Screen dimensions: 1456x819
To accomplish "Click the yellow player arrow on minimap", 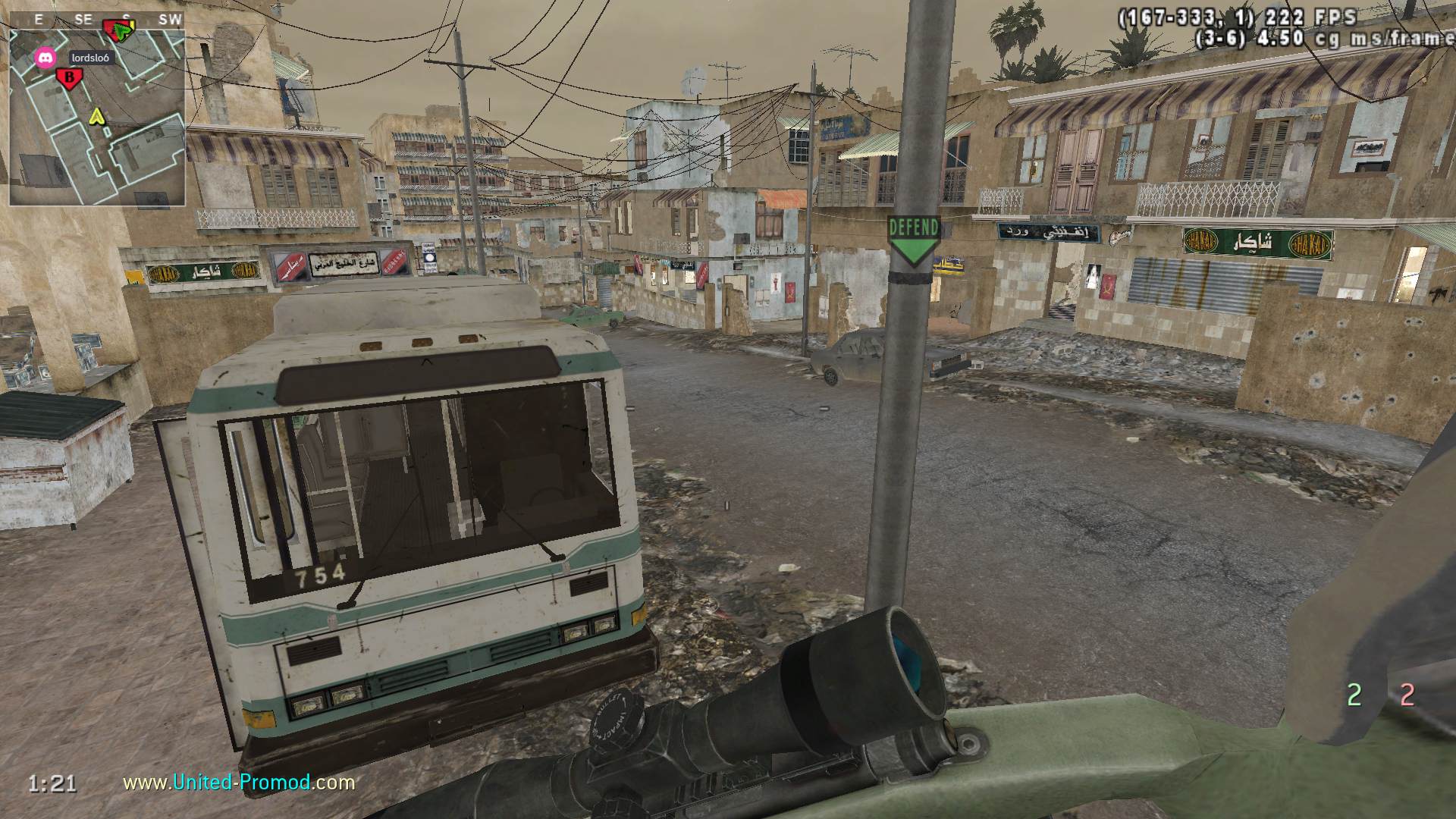I will point(96,116).
